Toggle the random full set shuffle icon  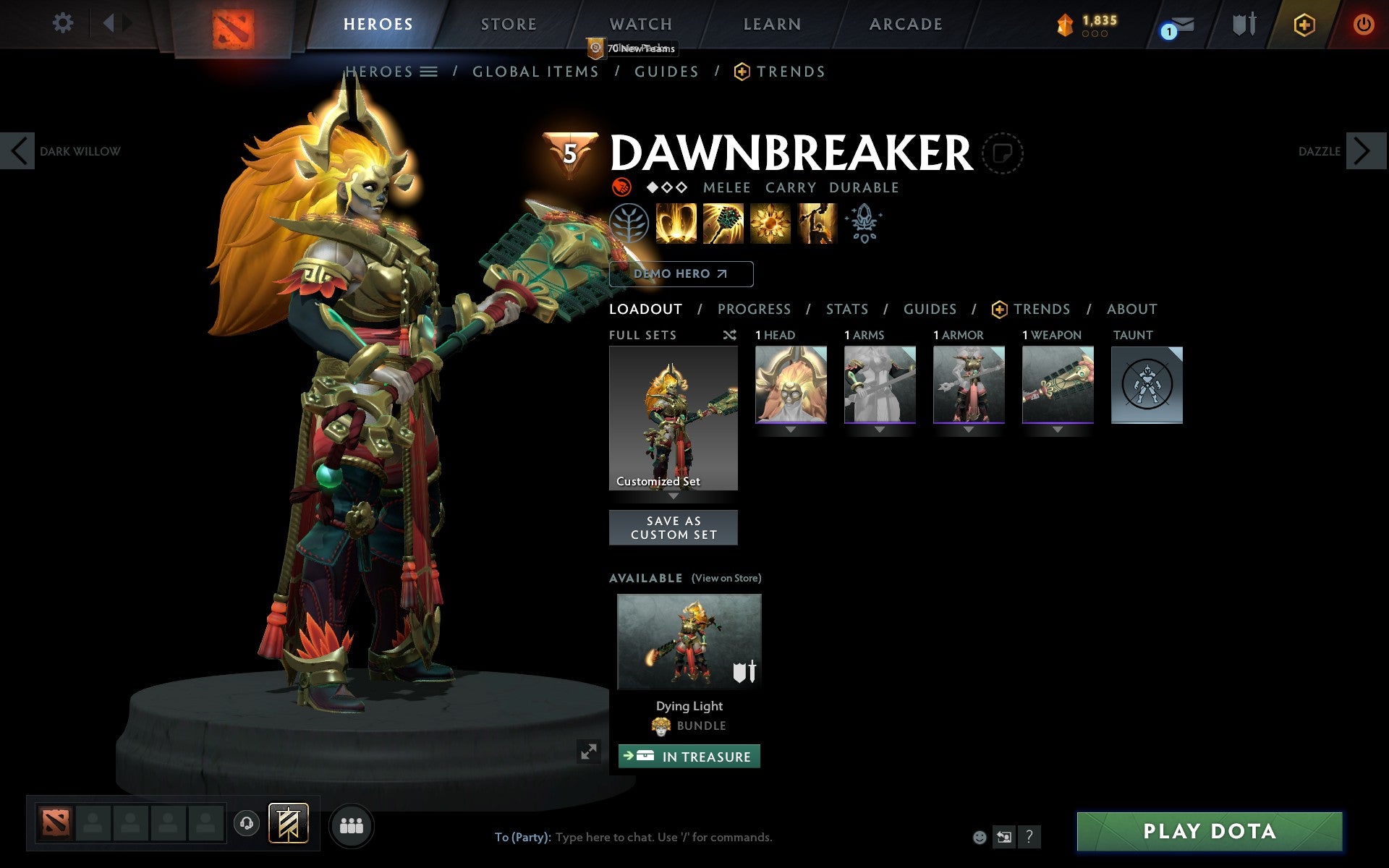tap(729, 335)
